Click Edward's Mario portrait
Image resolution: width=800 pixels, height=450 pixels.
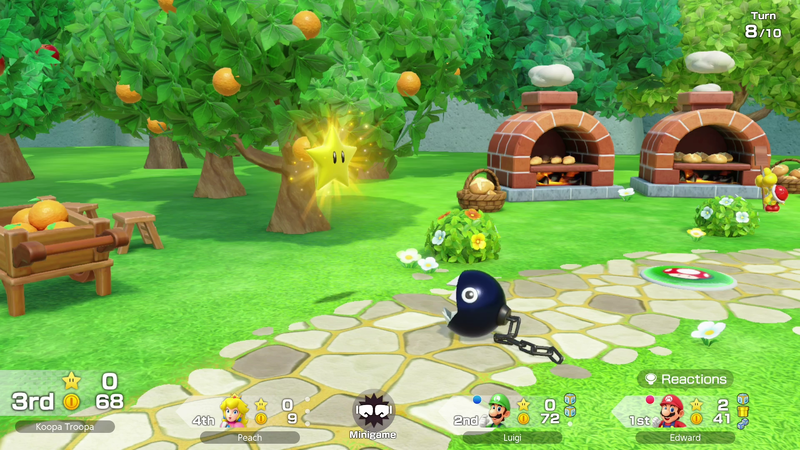tap(671, 411)
